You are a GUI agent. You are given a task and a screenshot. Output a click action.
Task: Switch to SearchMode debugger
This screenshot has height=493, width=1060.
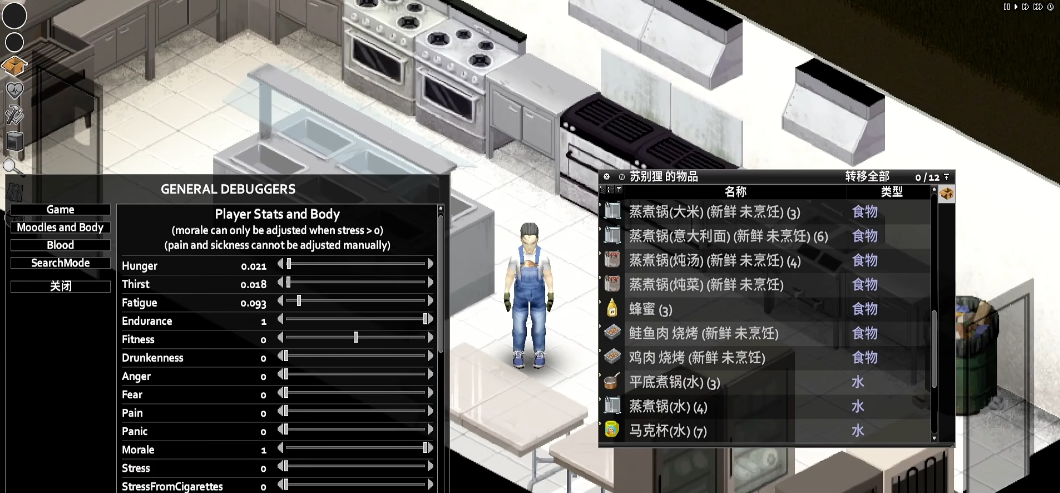(60, 263)
